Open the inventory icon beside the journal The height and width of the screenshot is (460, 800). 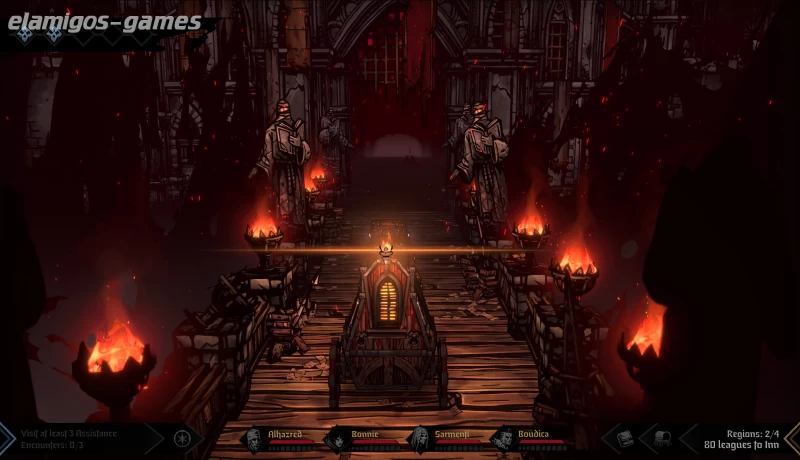tap(661, 438)
